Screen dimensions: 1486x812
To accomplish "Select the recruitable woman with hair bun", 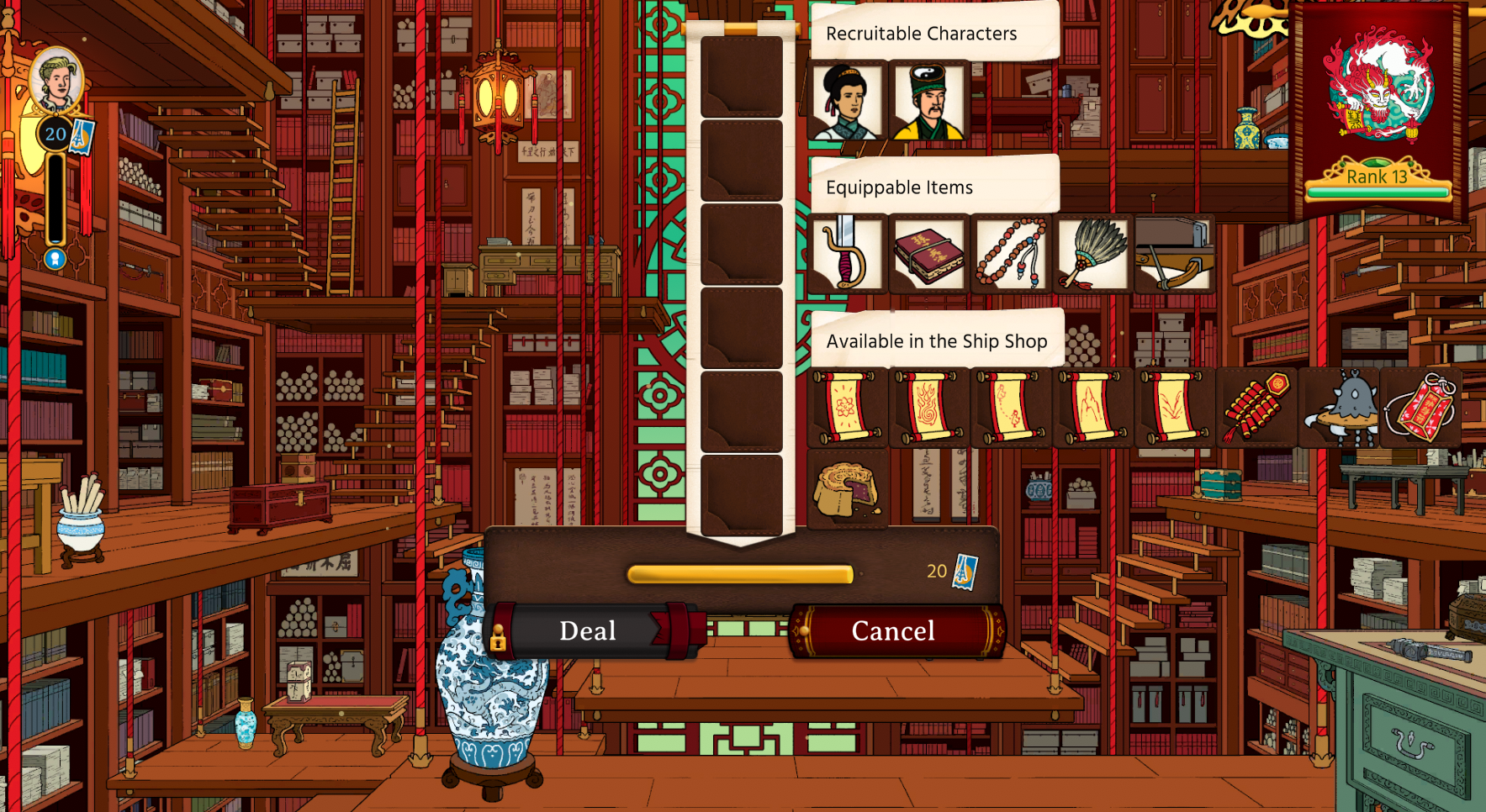I will [x=846, y=102].
